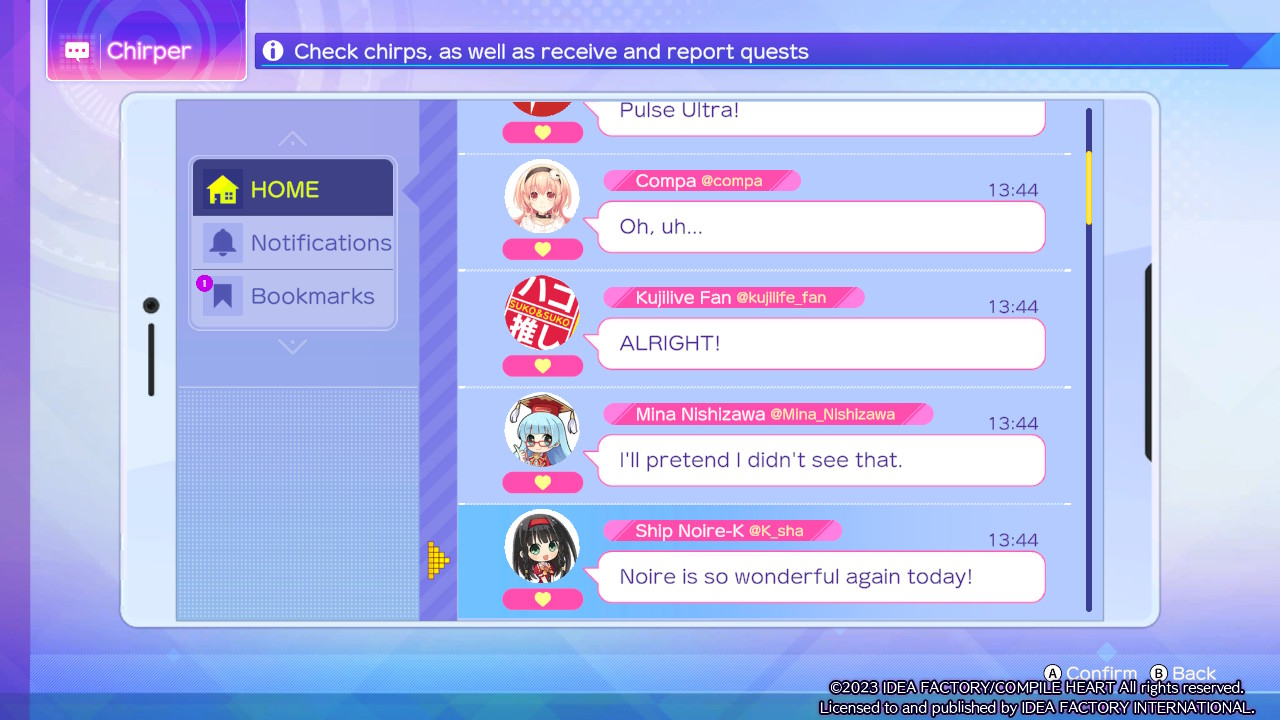The width and height of the screenshot is (1280, 720).
Task: Click the down arrow below Bookmarks
Action: click(292, 347)
